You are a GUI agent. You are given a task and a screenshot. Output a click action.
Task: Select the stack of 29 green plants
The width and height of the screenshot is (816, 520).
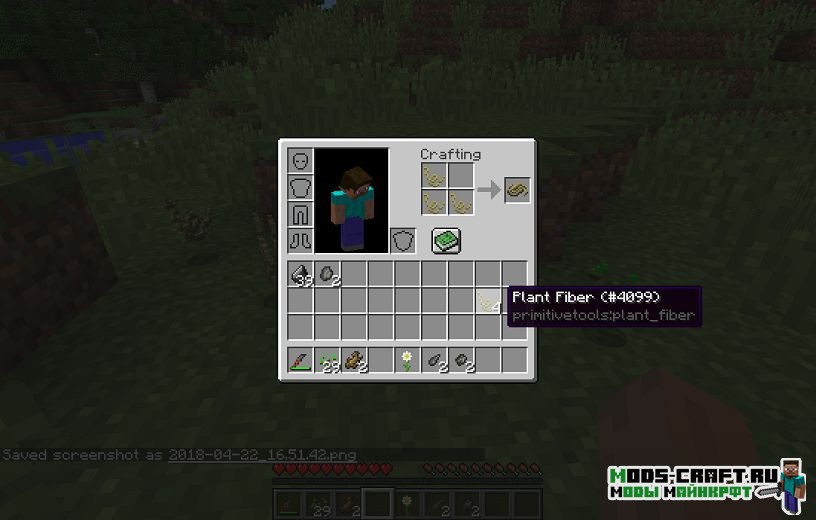(328, 360)
